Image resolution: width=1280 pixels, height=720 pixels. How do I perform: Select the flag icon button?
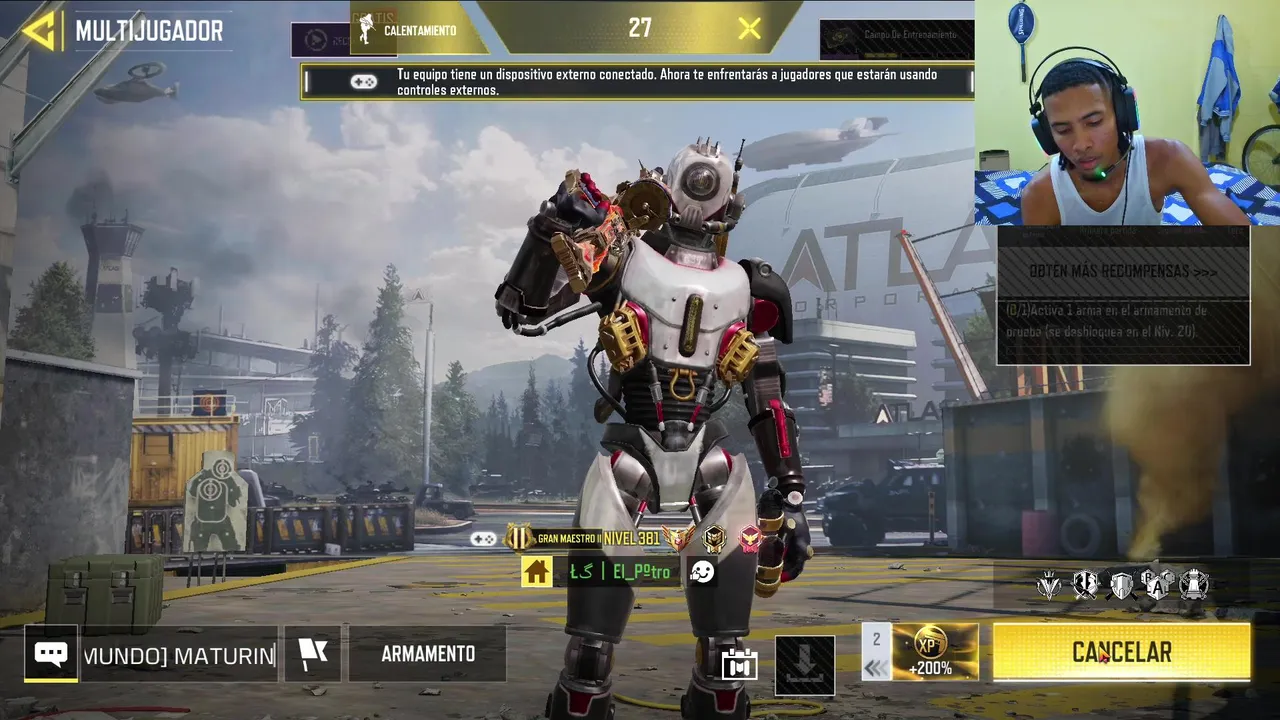click(313, 654)
